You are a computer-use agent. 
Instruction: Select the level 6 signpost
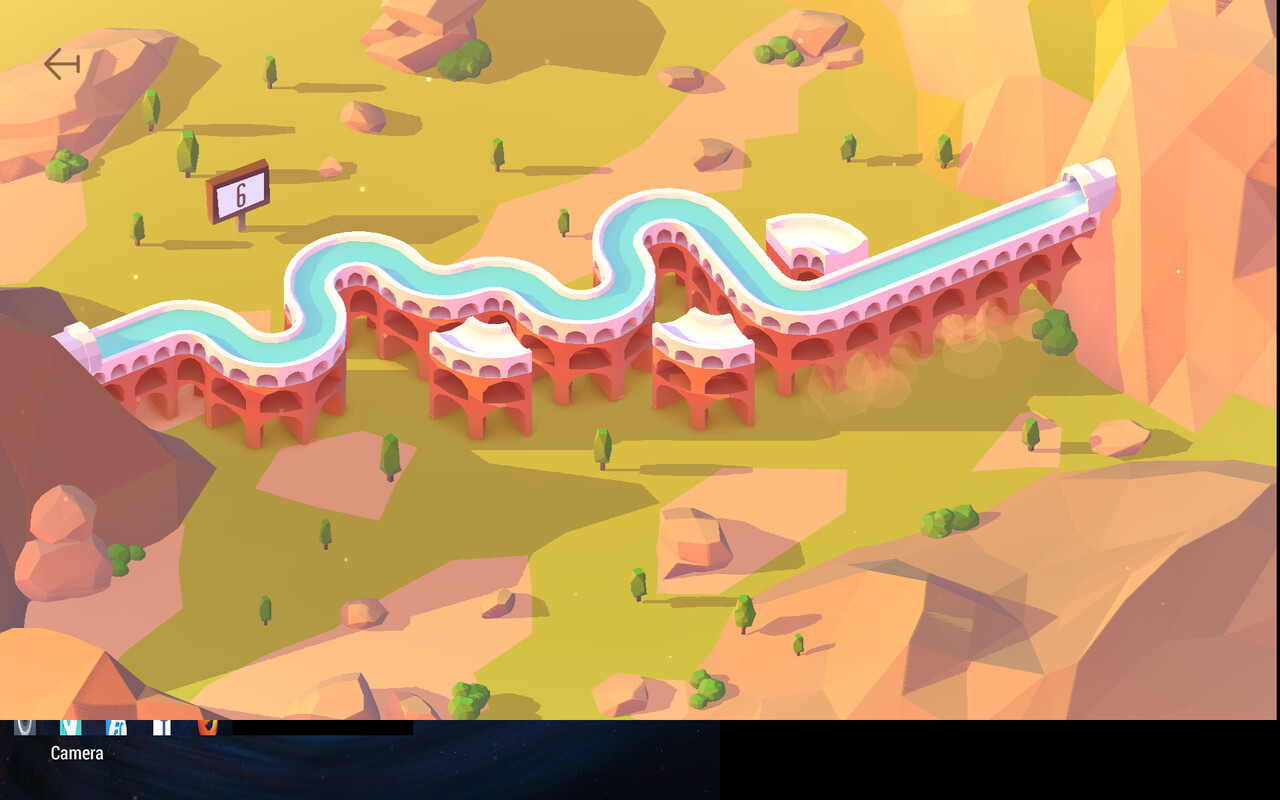[239, 192]
